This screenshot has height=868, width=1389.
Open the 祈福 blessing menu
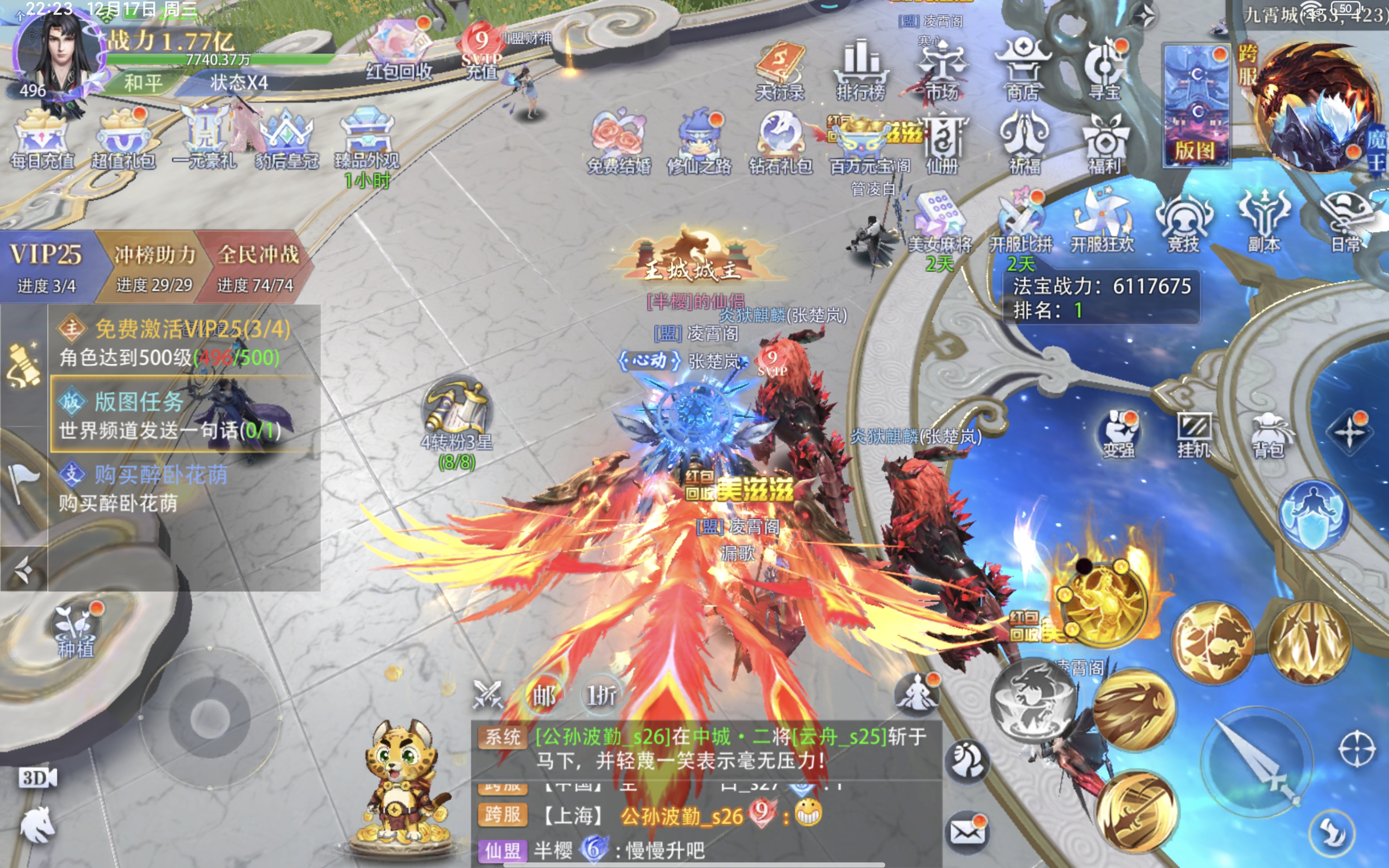[x=1024, y=144]
